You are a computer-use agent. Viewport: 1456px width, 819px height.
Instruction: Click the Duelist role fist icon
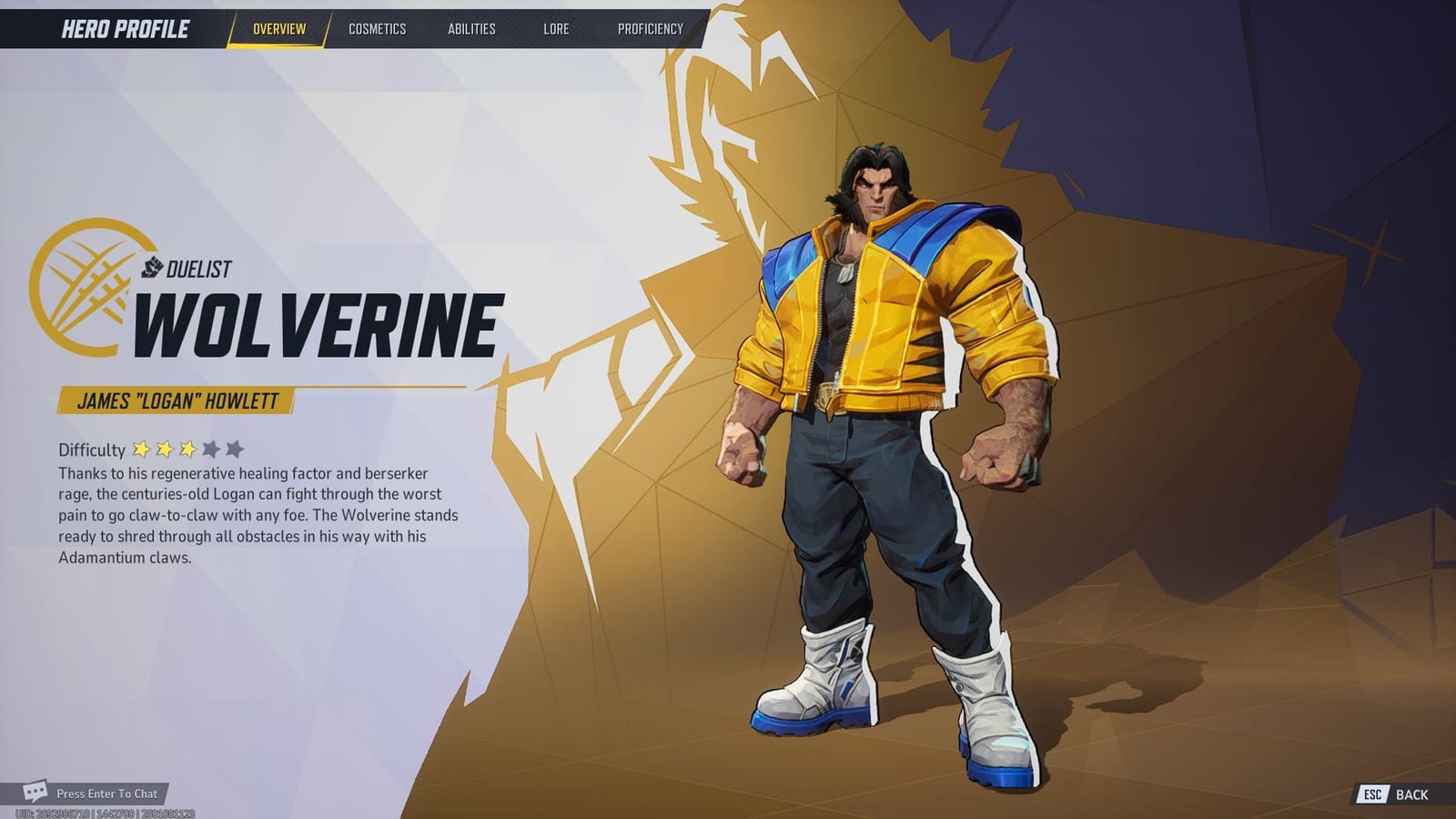154,267
